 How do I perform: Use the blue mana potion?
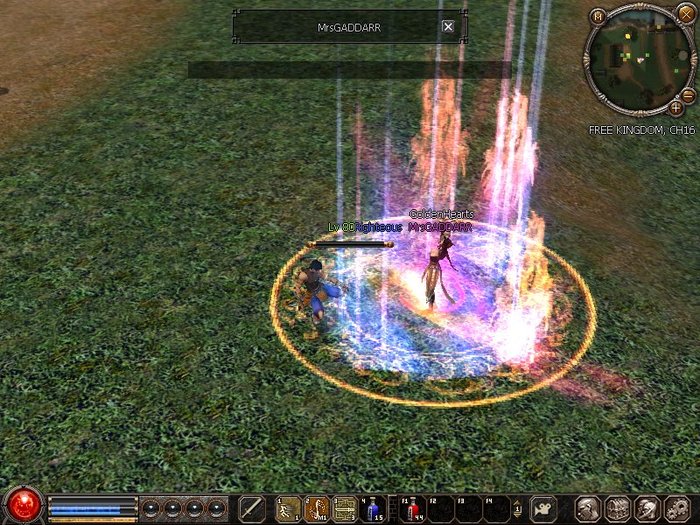374,508
